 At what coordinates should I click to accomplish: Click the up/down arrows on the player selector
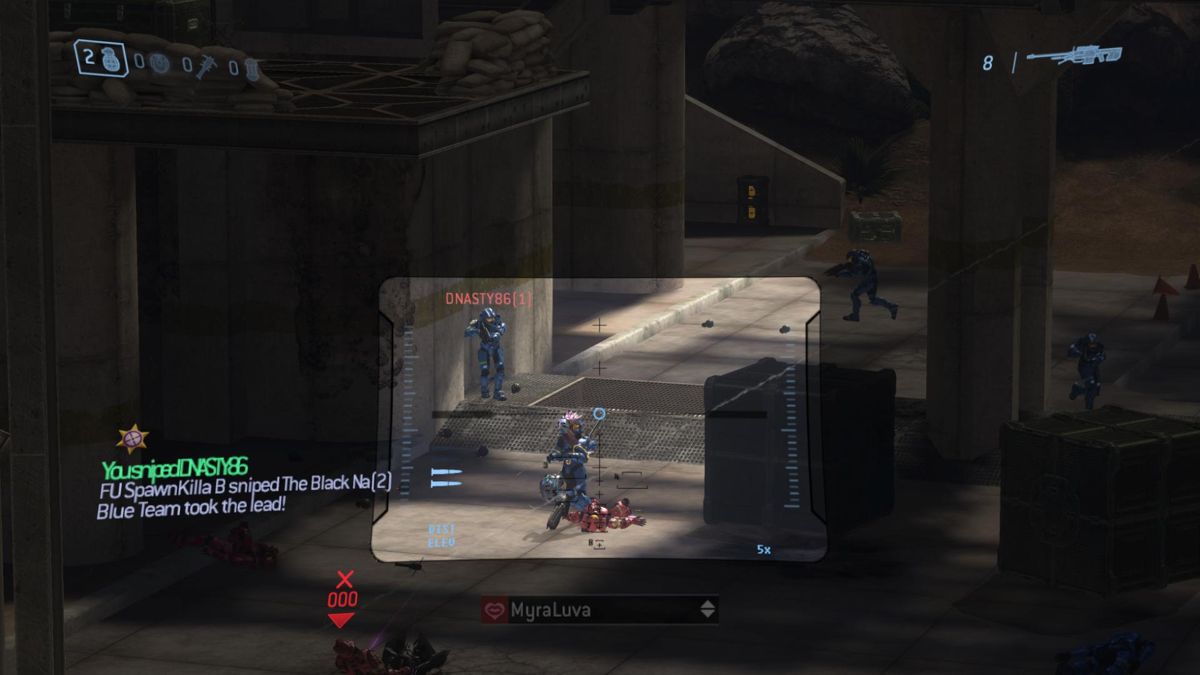(708, 609)
